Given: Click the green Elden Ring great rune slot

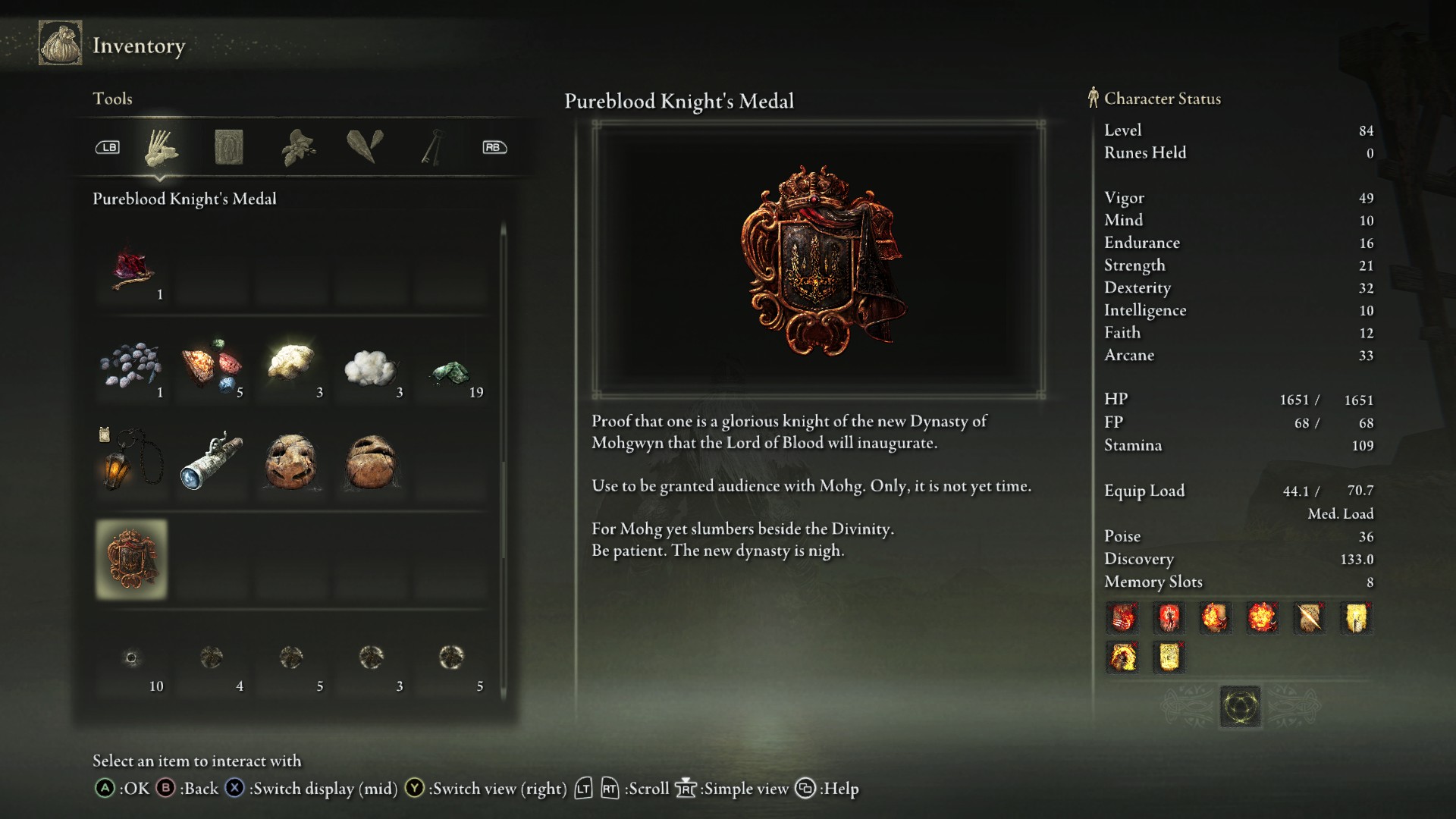Looking at the screenshot, I should (1240, 707).
